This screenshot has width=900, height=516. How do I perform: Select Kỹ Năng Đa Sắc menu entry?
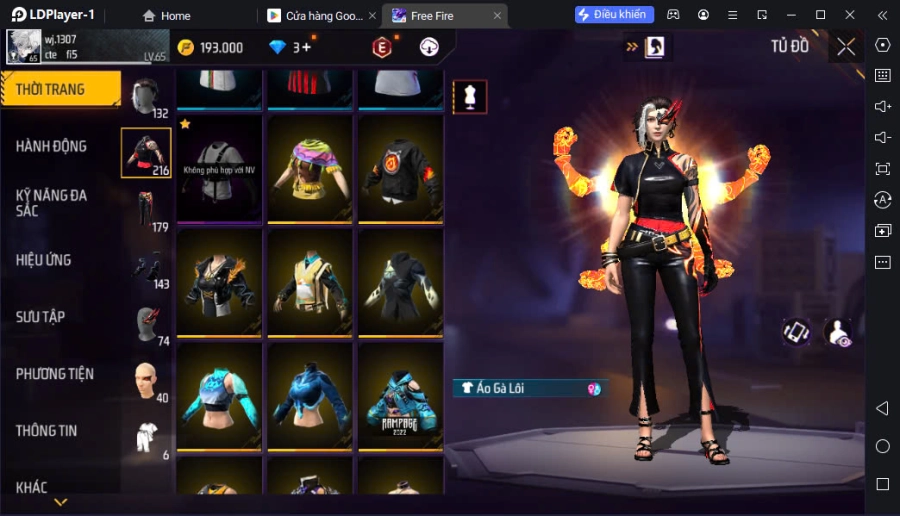point(52,204)
